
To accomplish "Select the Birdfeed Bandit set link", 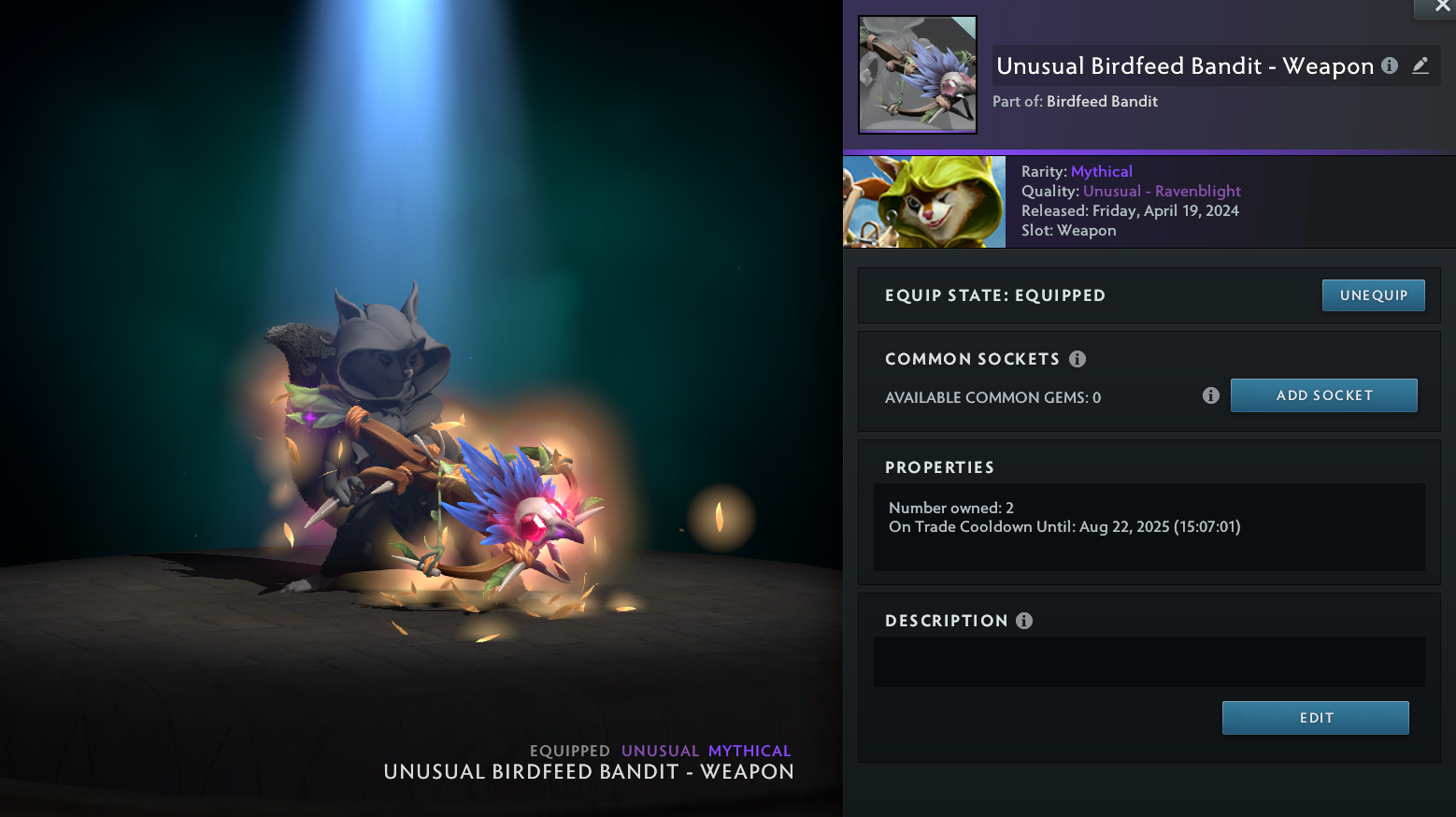I will [1101, 101].
